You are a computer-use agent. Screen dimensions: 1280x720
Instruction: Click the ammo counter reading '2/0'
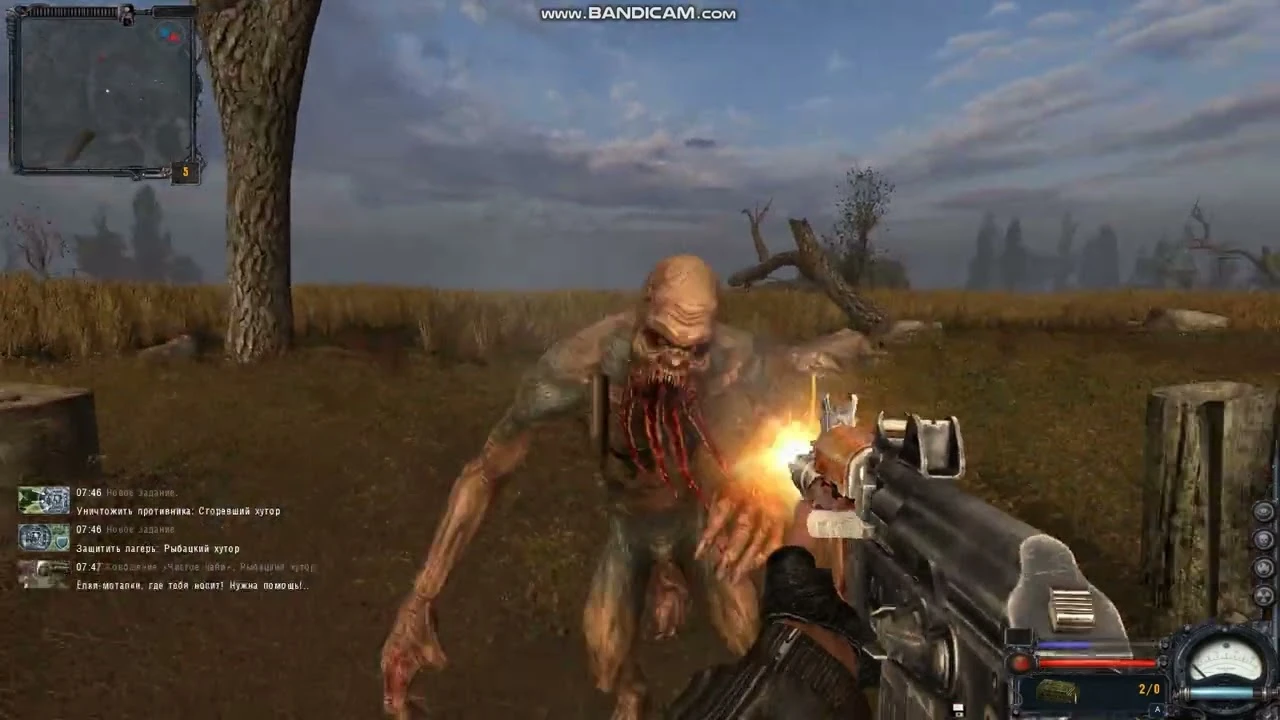(x=1148, y=688)
